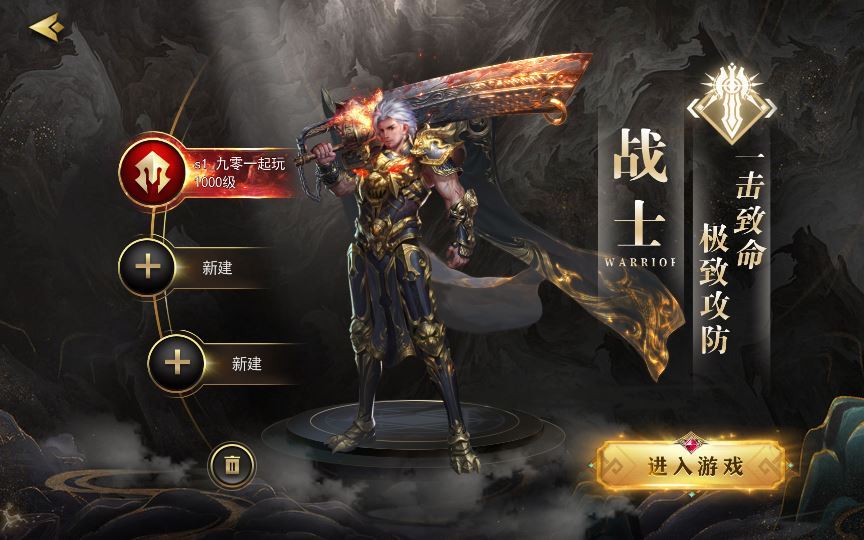
Task: Click the trash can delete icon
Action: (x=232, y=465)
